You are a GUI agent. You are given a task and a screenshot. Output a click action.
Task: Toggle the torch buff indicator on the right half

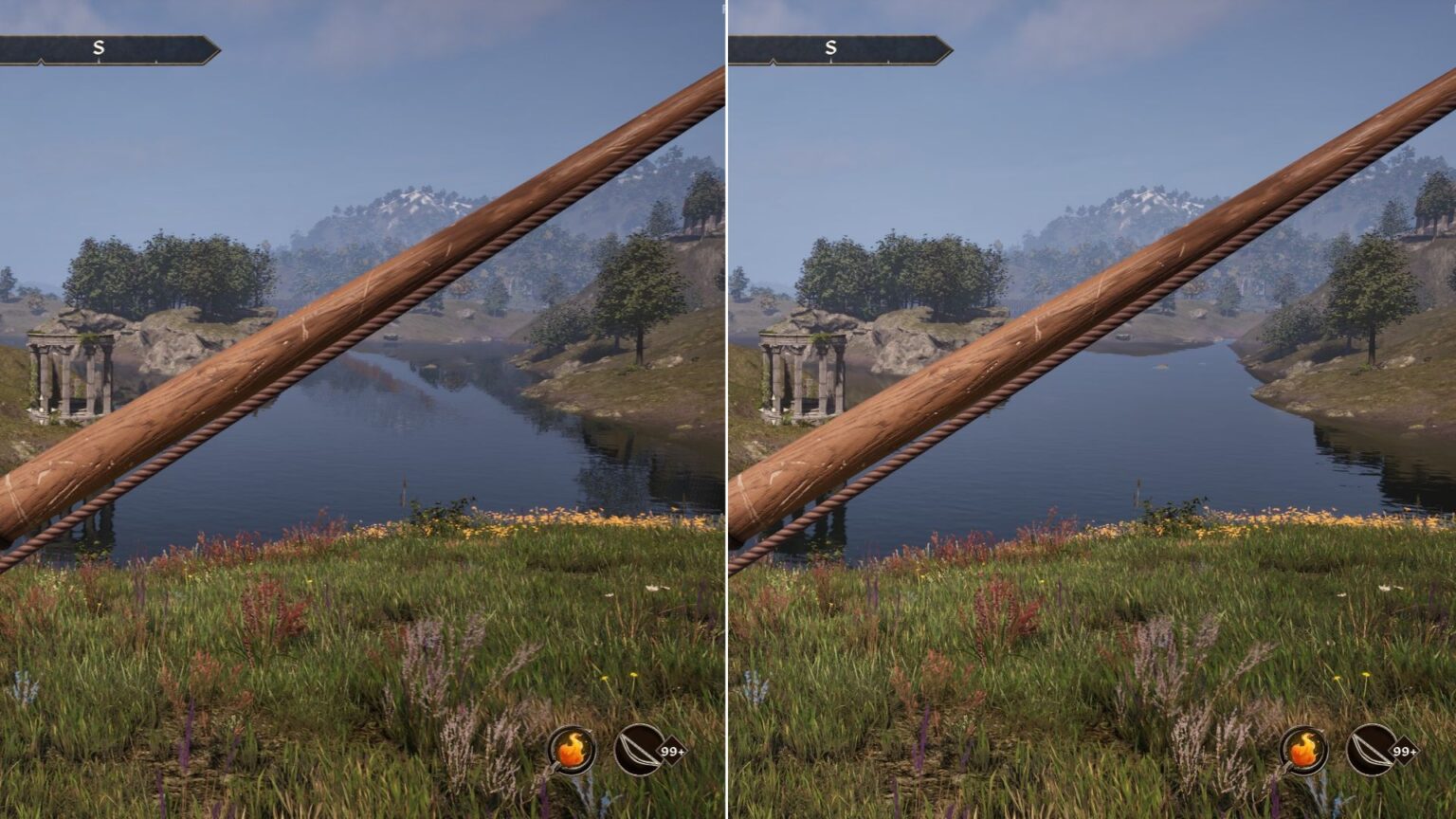pos(1304,751)
